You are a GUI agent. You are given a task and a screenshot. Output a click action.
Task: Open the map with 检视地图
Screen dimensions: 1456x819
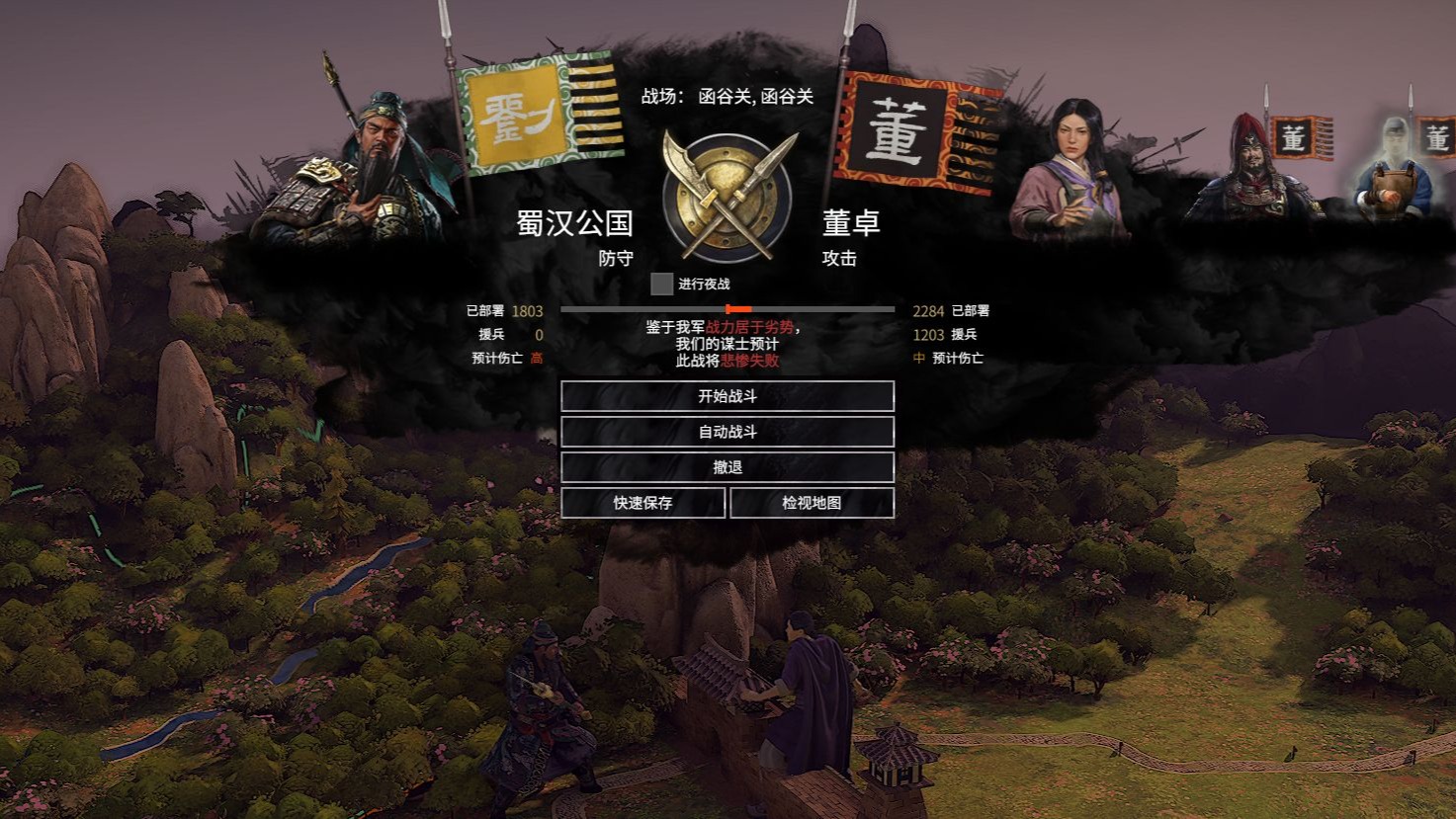tap(813, 502)
